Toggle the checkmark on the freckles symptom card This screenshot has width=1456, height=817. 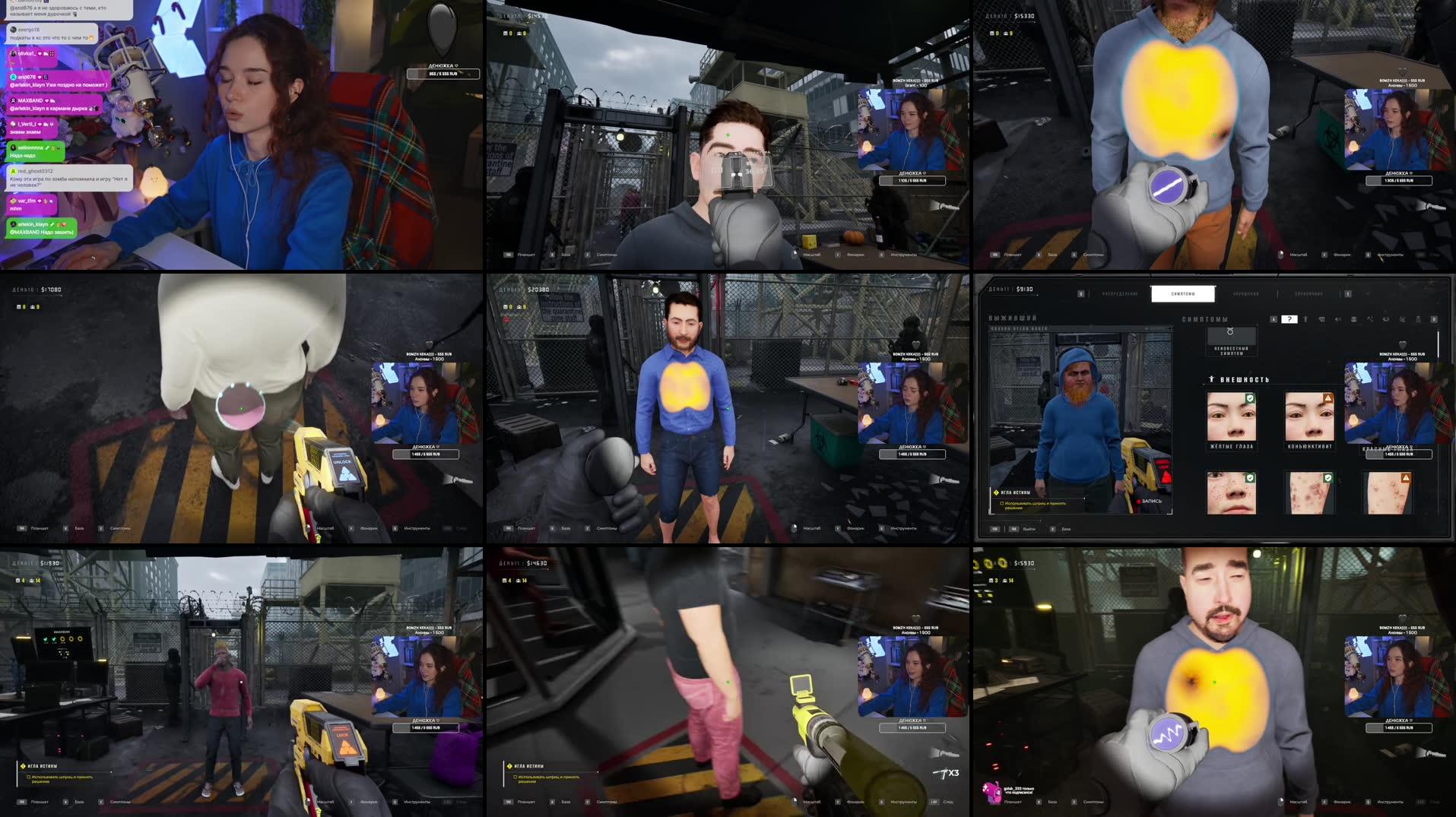pos(1248,479)
